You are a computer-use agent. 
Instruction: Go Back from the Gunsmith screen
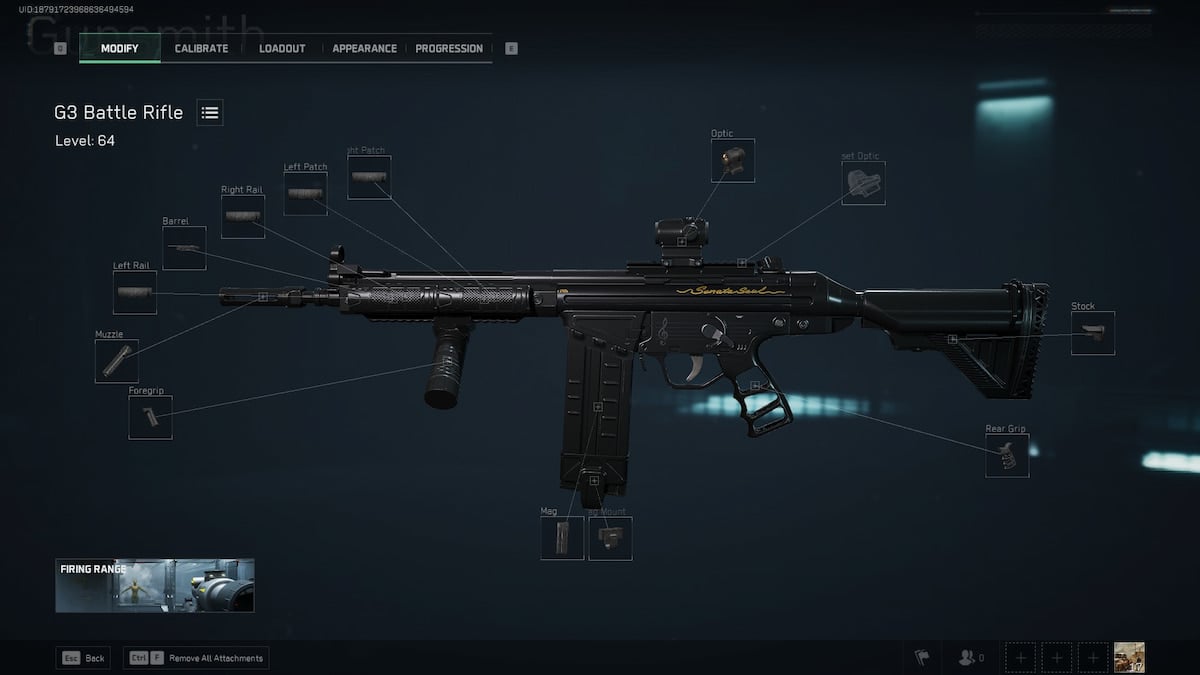(83, 658)
